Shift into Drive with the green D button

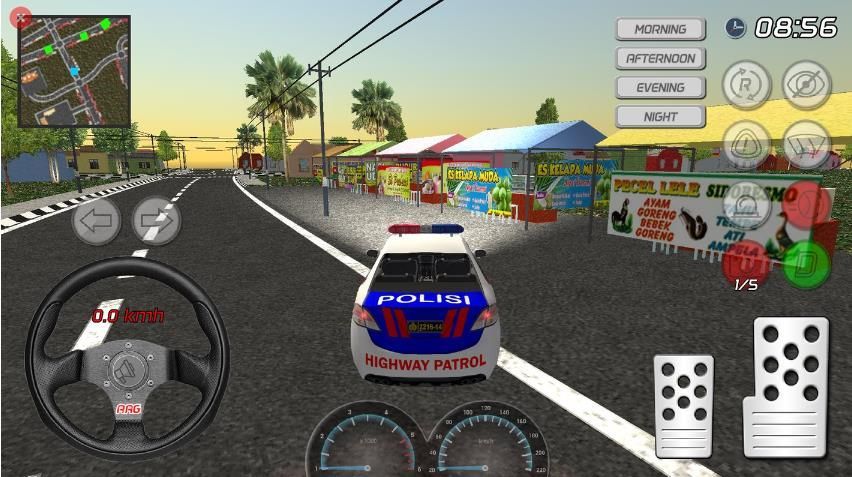(806, 264)
